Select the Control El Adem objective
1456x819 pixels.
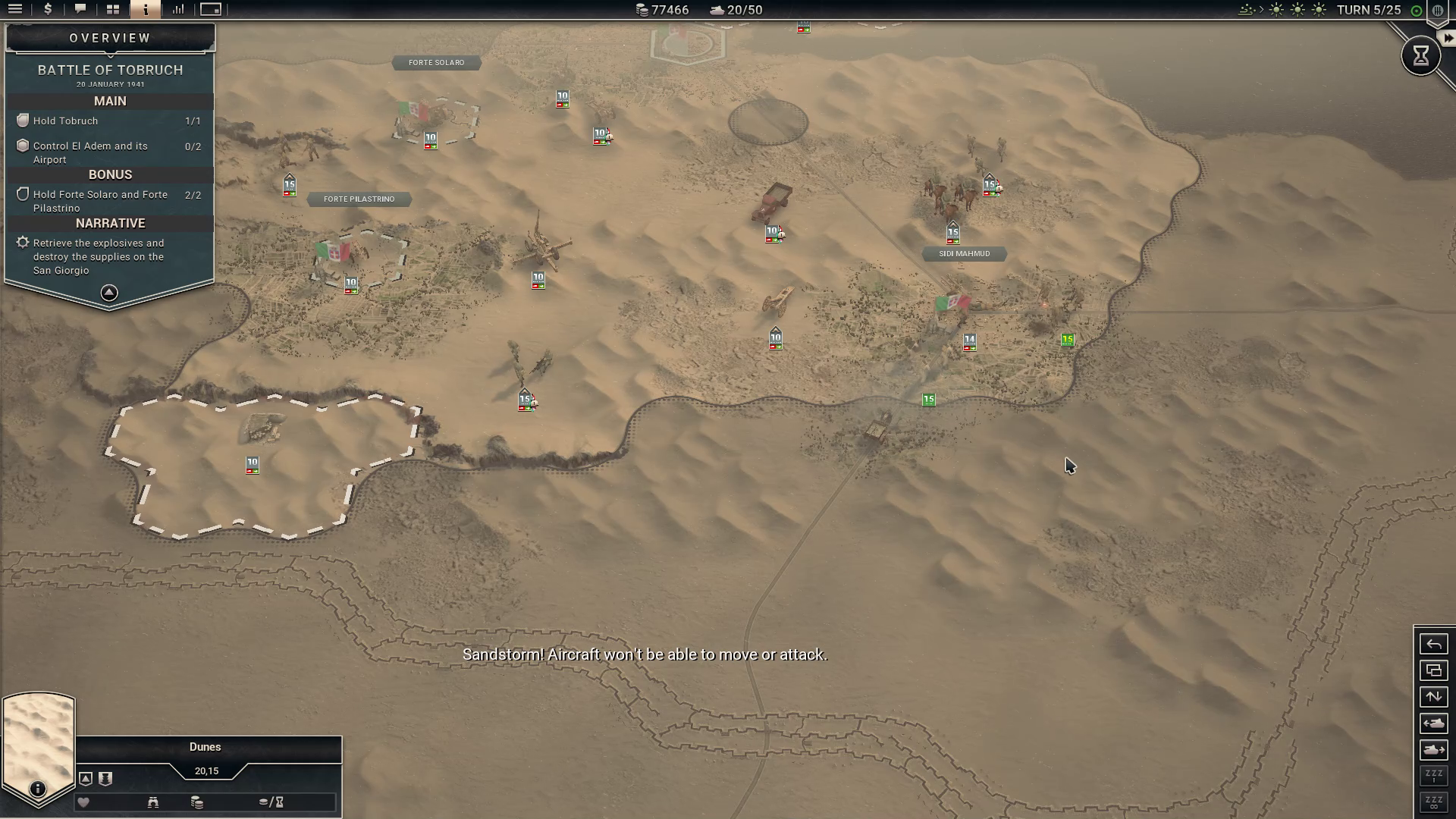tap(89, 152)
